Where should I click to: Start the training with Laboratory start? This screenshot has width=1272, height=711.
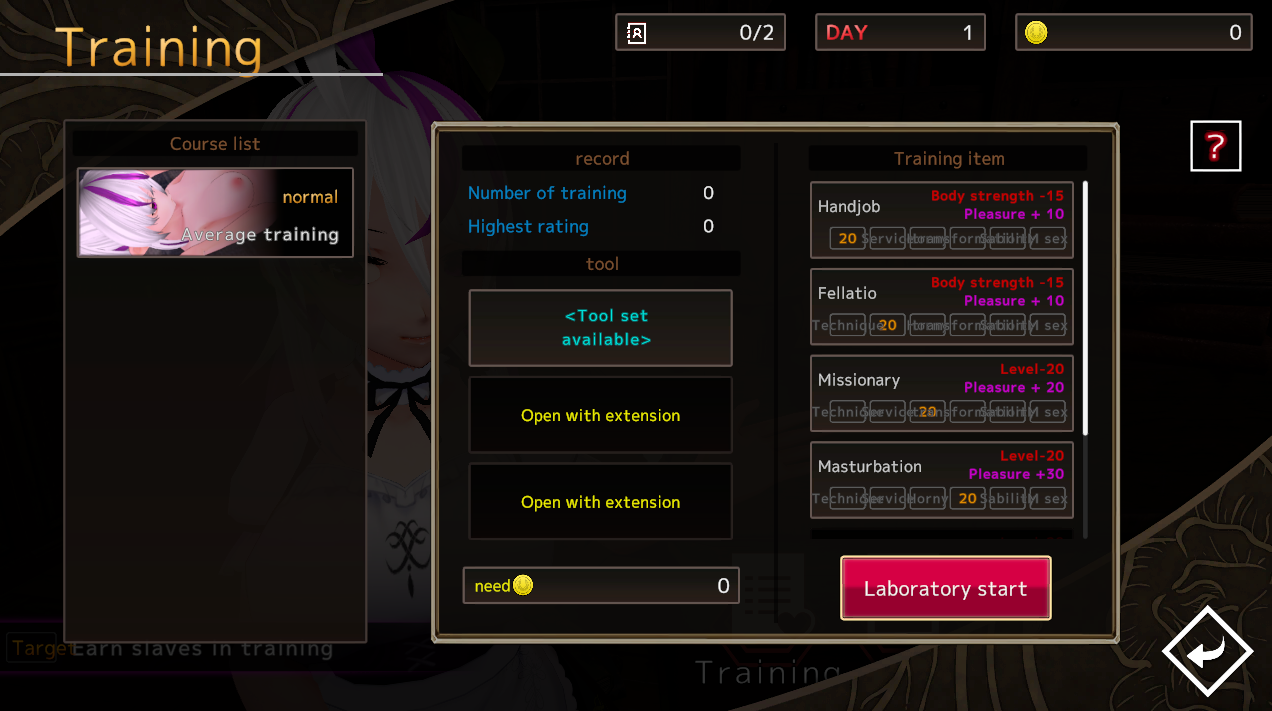coord(945,588)
